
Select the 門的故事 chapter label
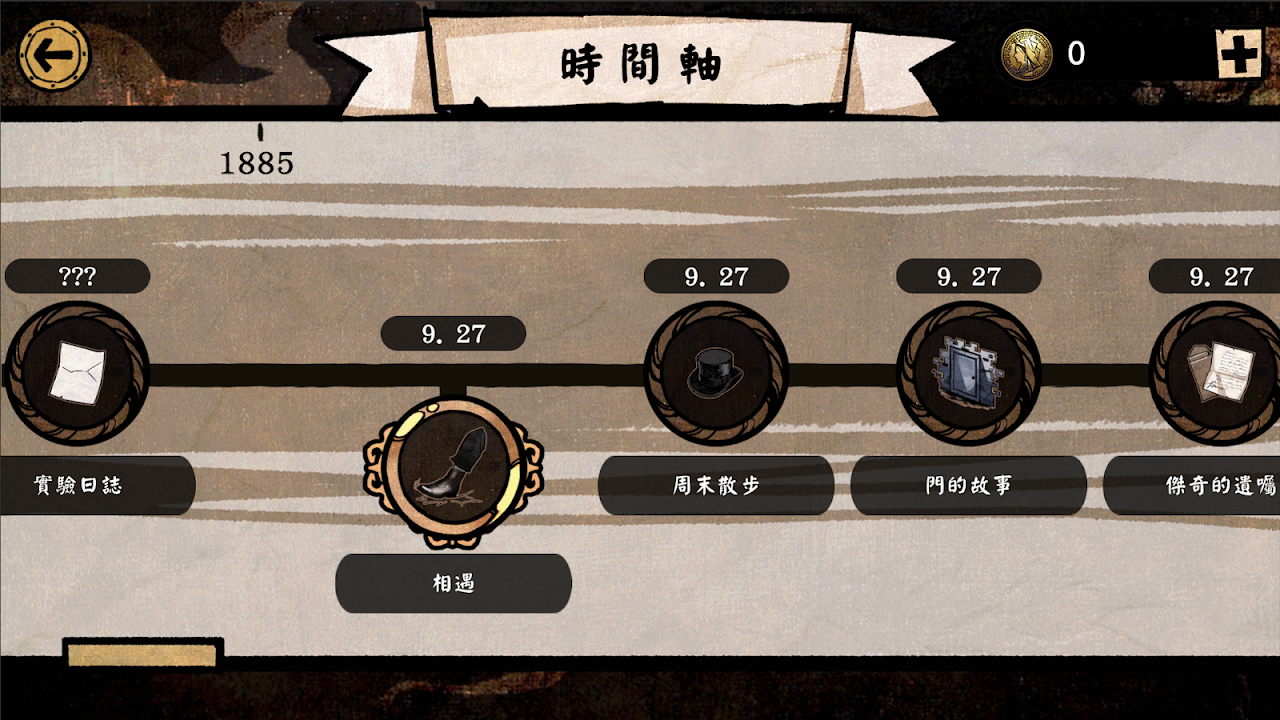pyautogui.click(x=968, y=485)
